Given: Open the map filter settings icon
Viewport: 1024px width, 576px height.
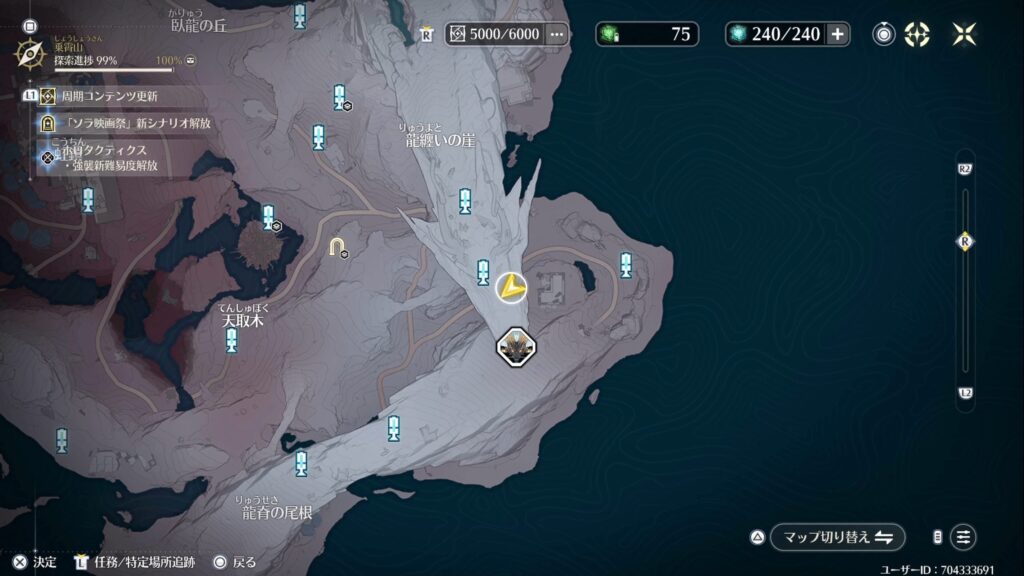Looking at the screenshot, I should pyautogui.click(x=963, y=537).
